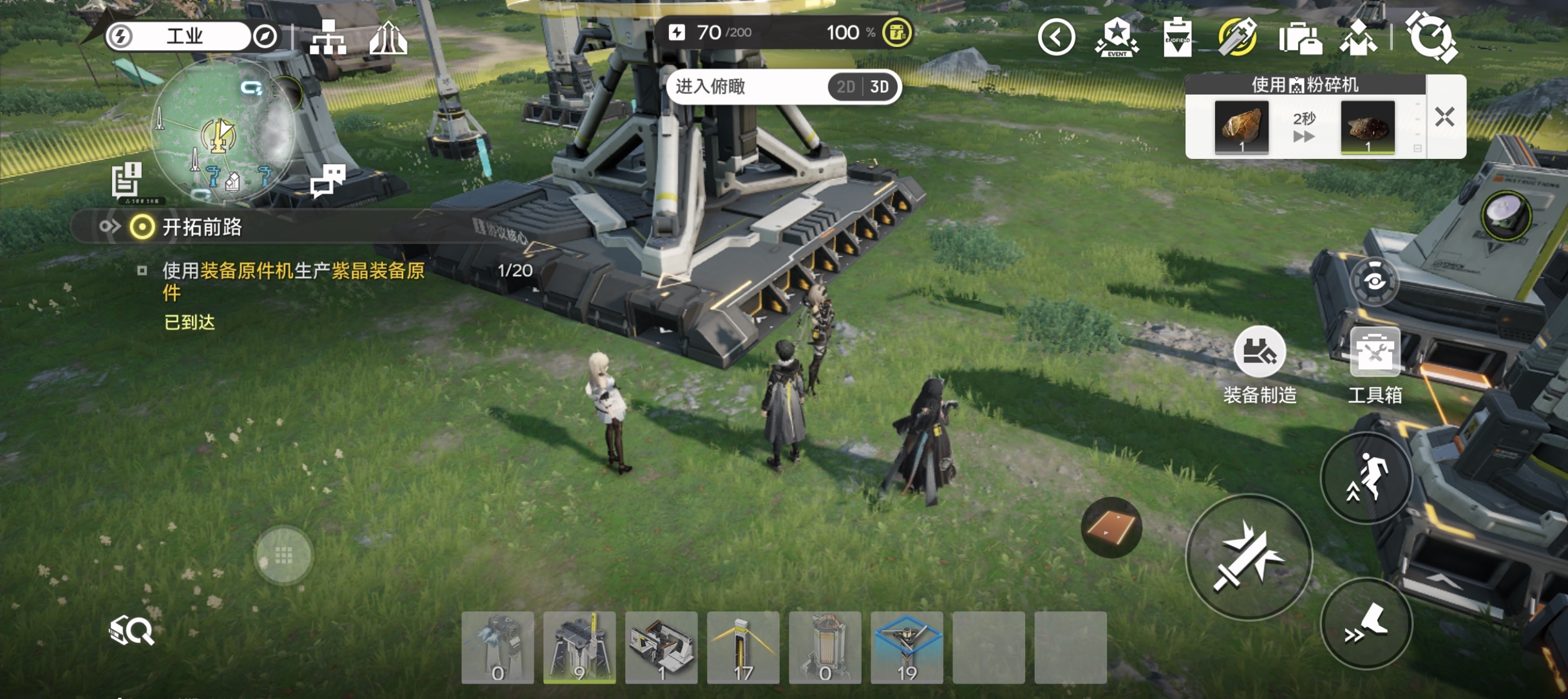This screenshot has height=699, width=1568.
Task: Activate the dash boot button
Action: tap(1366, 624)
